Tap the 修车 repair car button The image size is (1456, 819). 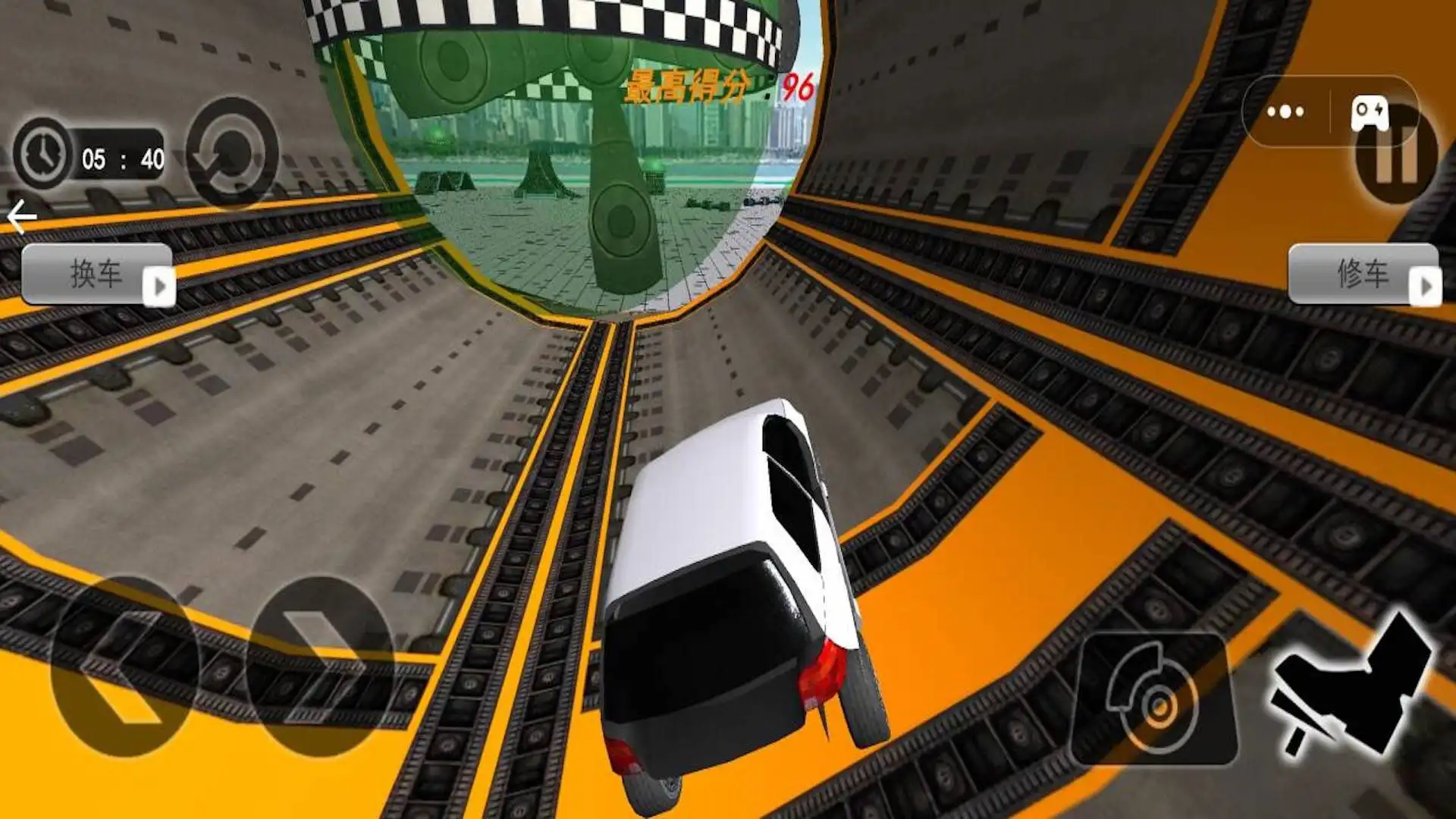(1363, 275)
